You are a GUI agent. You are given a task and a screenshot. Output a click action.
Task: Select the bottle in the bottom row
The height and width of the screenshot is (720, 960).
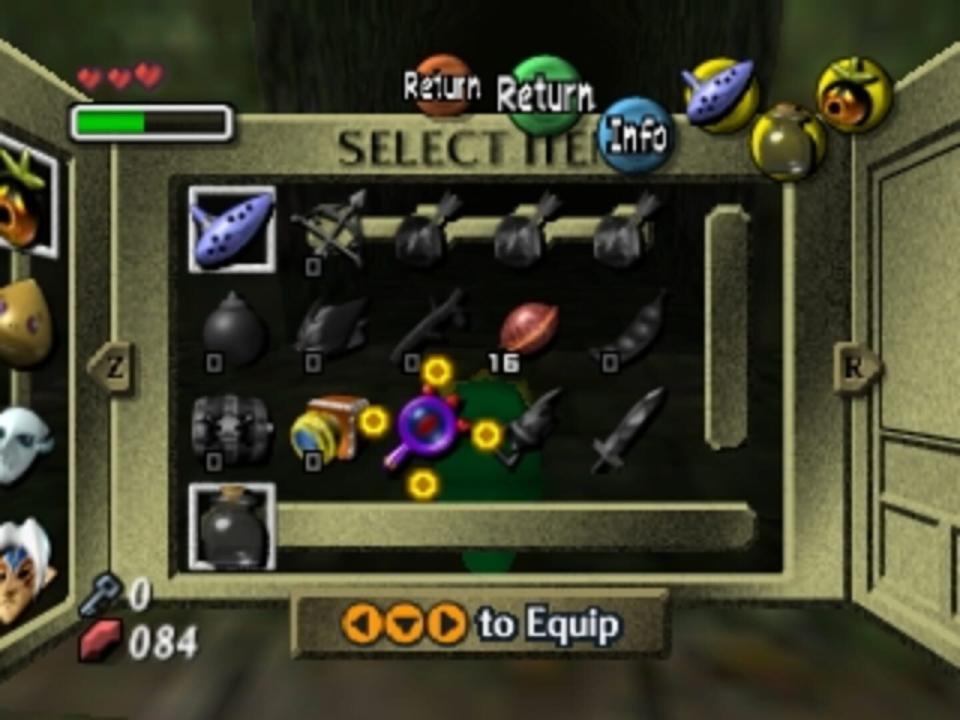click(232, 526)
